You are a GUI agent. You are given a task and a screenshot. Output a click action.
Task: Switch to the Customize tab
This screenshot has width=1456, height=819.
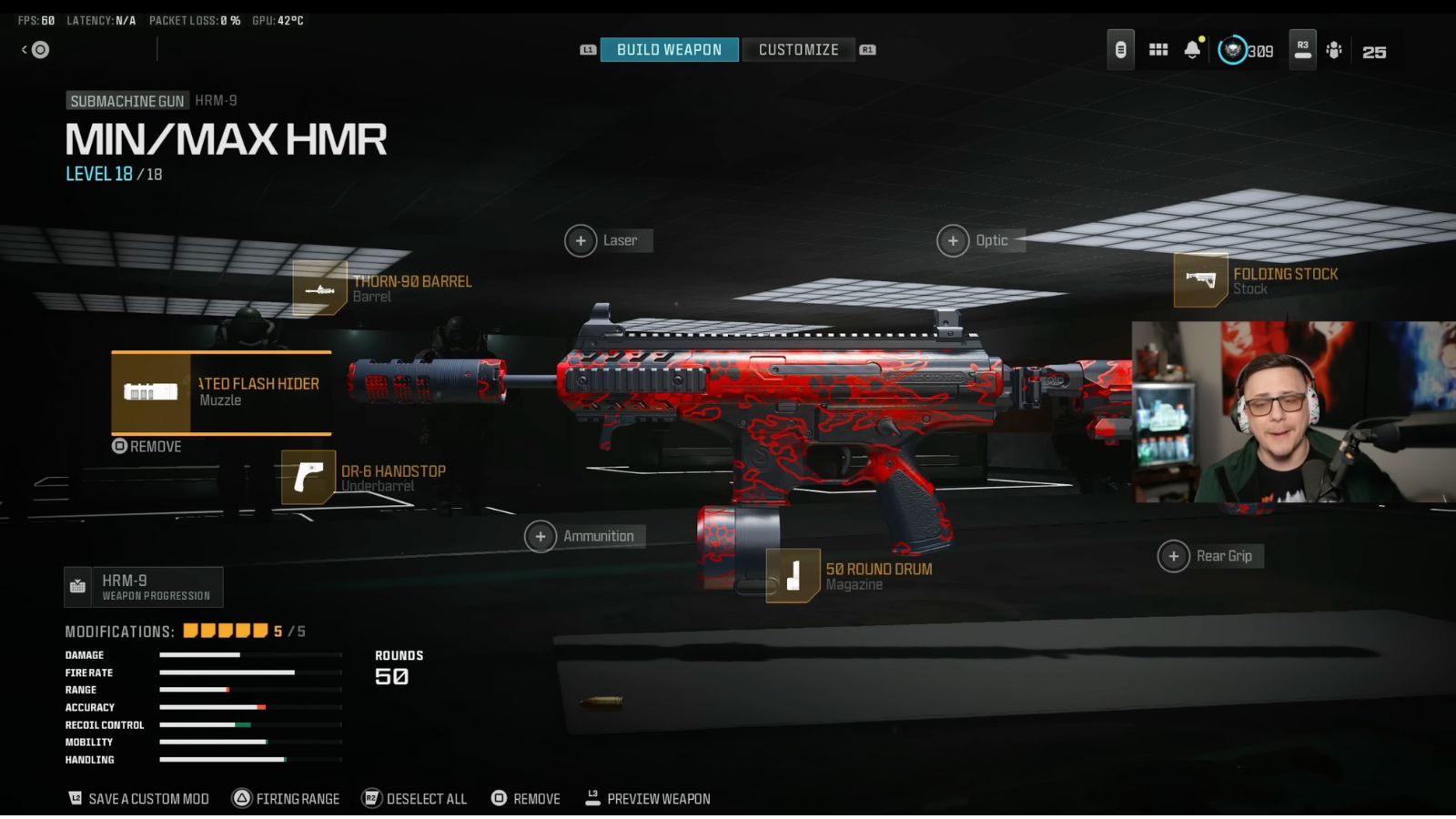coord(799,49)
